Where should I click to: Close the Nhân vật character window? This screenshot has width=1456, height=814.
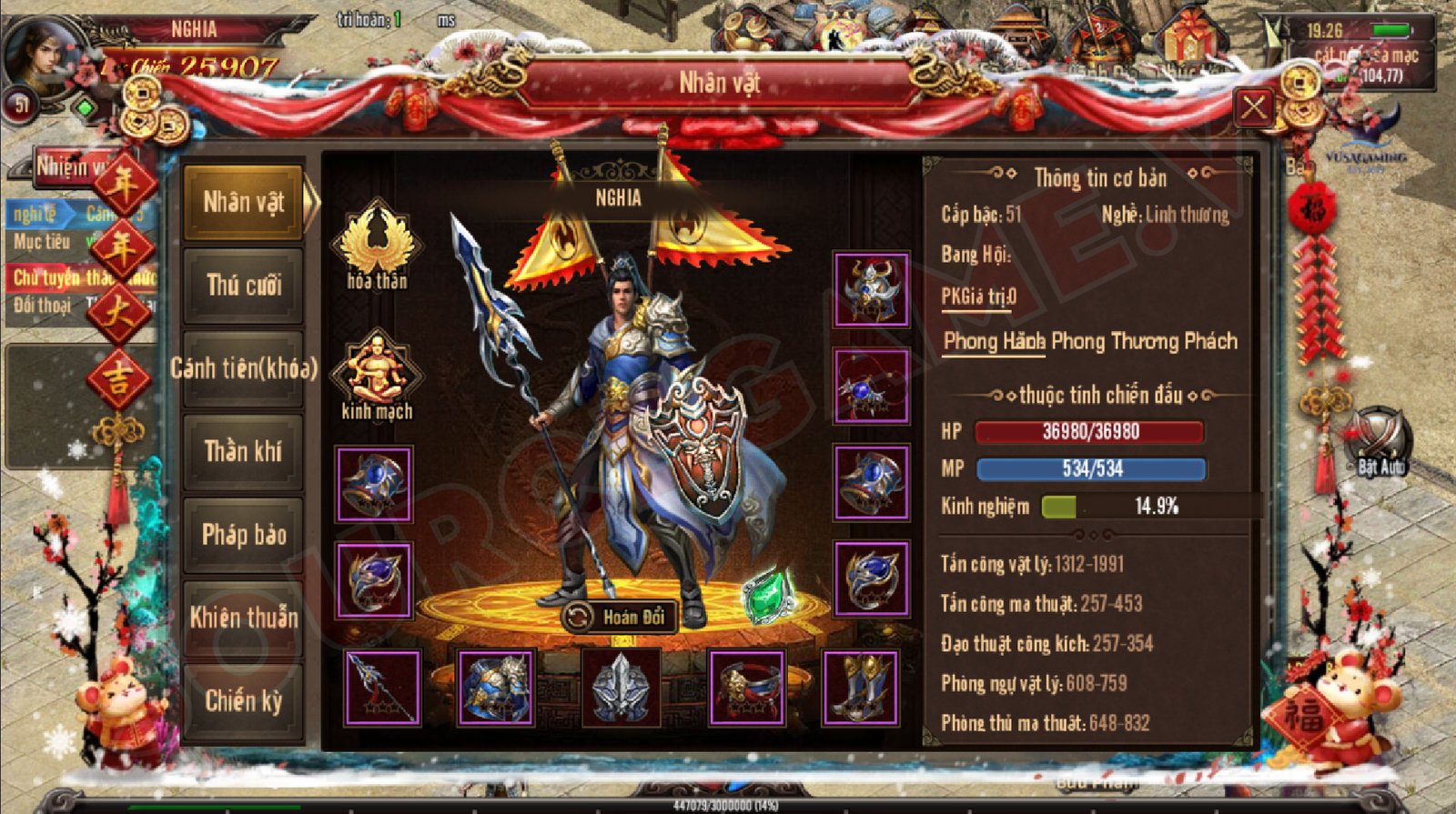click(x=1254, y=108)
